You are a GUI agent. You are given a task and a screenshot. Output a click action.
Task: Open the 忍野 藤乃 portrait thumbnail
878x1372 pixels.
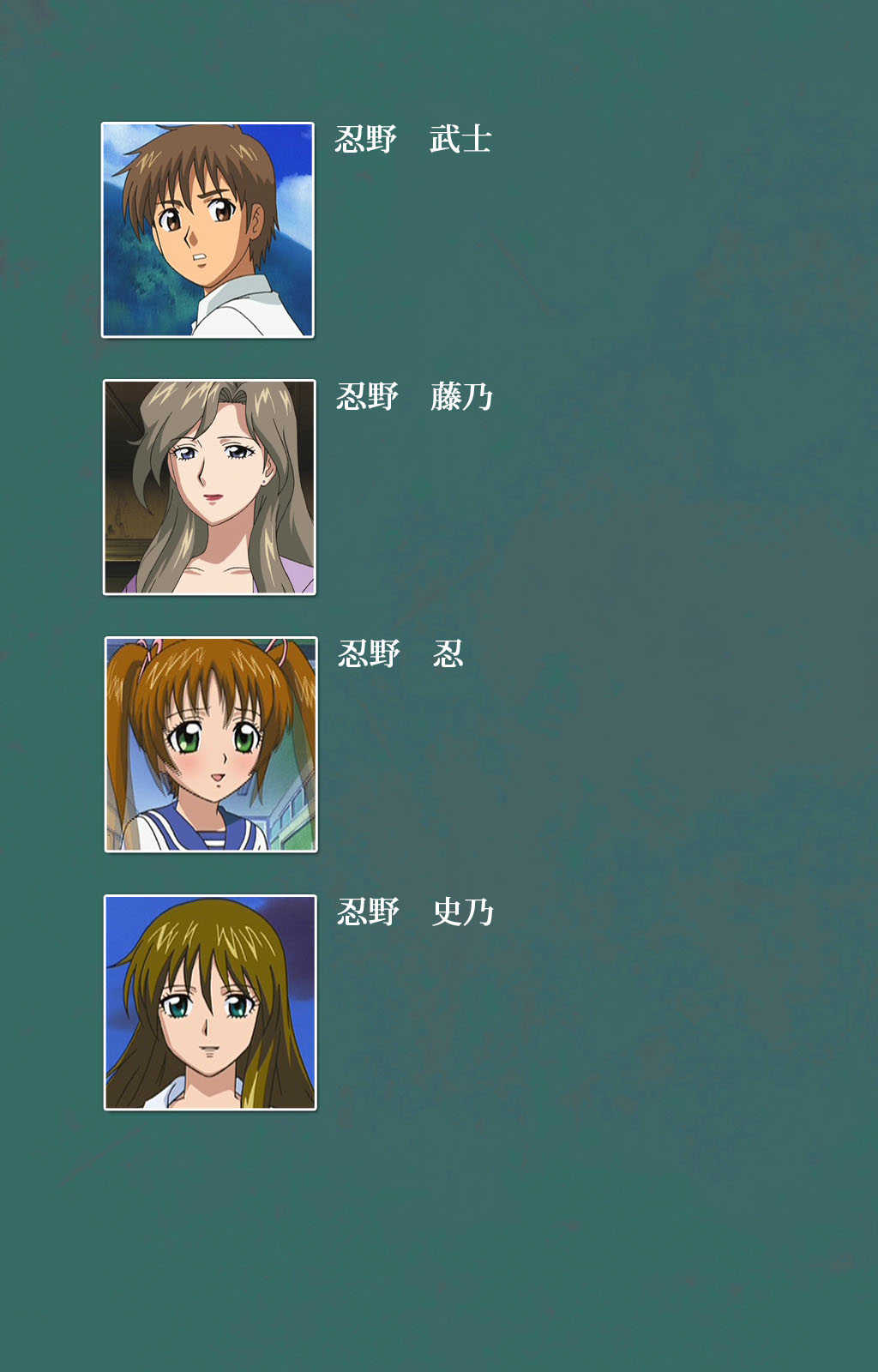(209, 487)
